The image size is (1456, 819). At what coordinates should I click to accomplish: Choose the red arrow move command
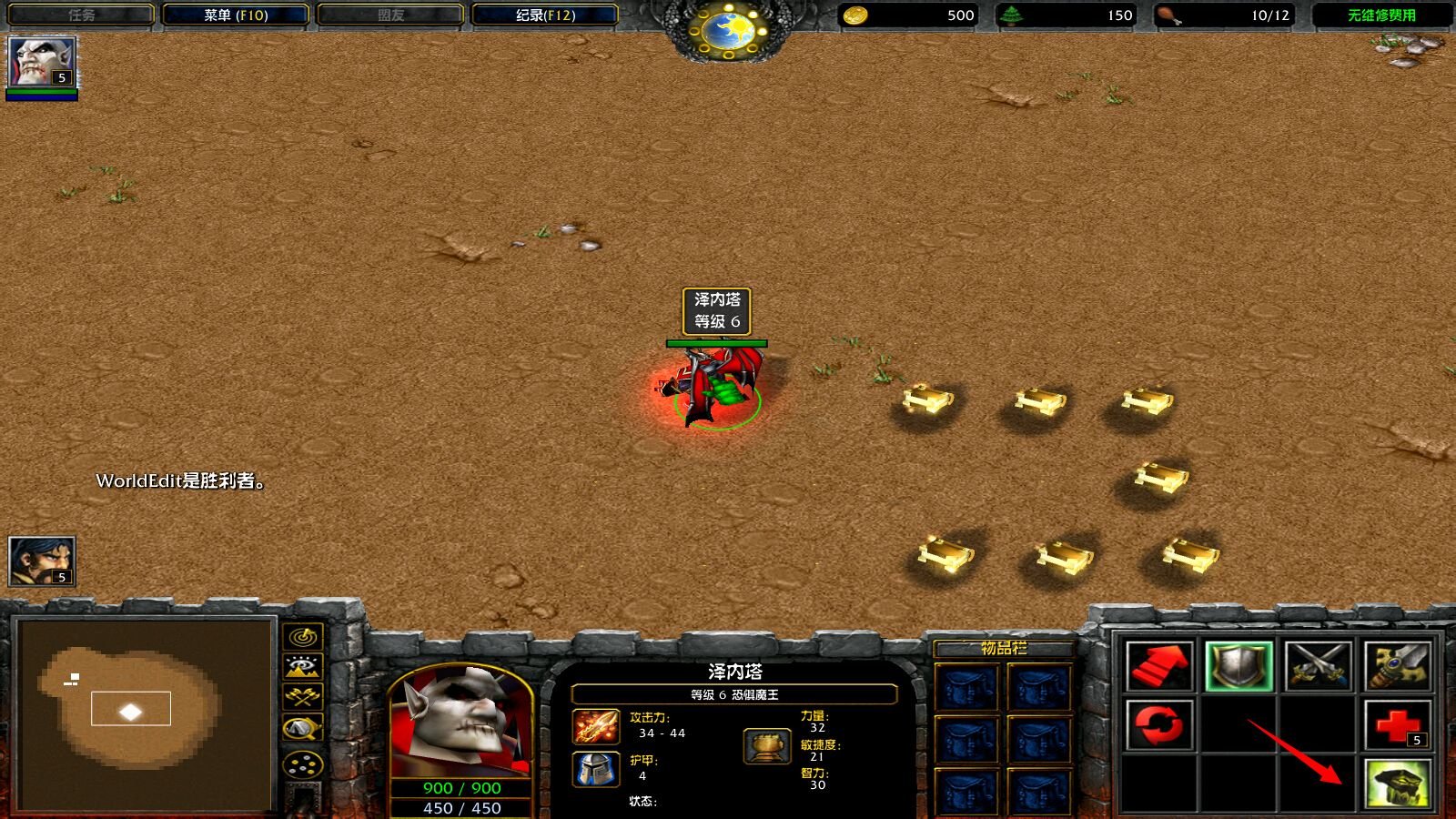click(1158, 666)
